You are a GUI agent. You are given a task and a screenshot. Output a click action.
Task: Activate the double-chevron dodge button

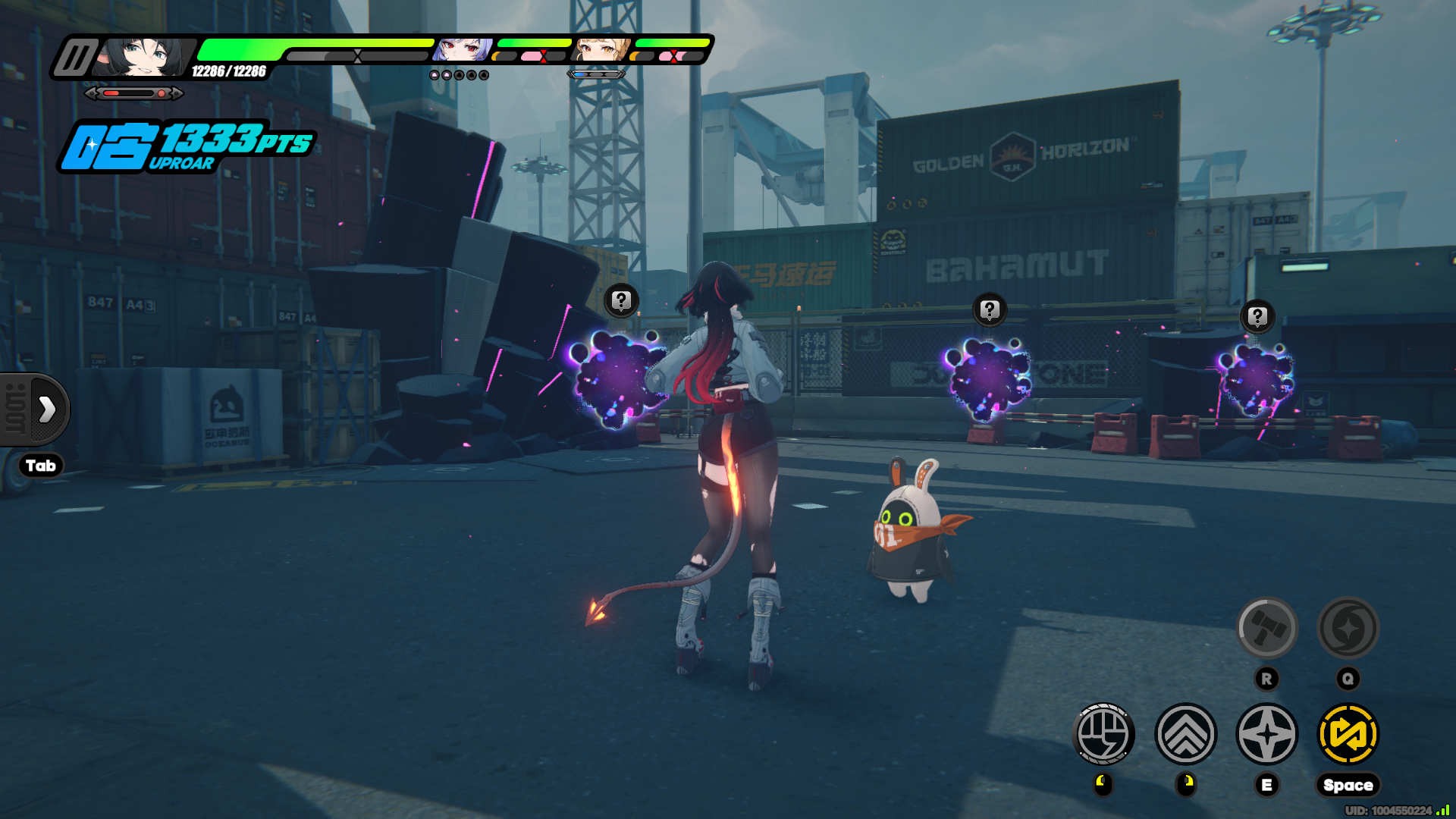(x=1185, y=734)
